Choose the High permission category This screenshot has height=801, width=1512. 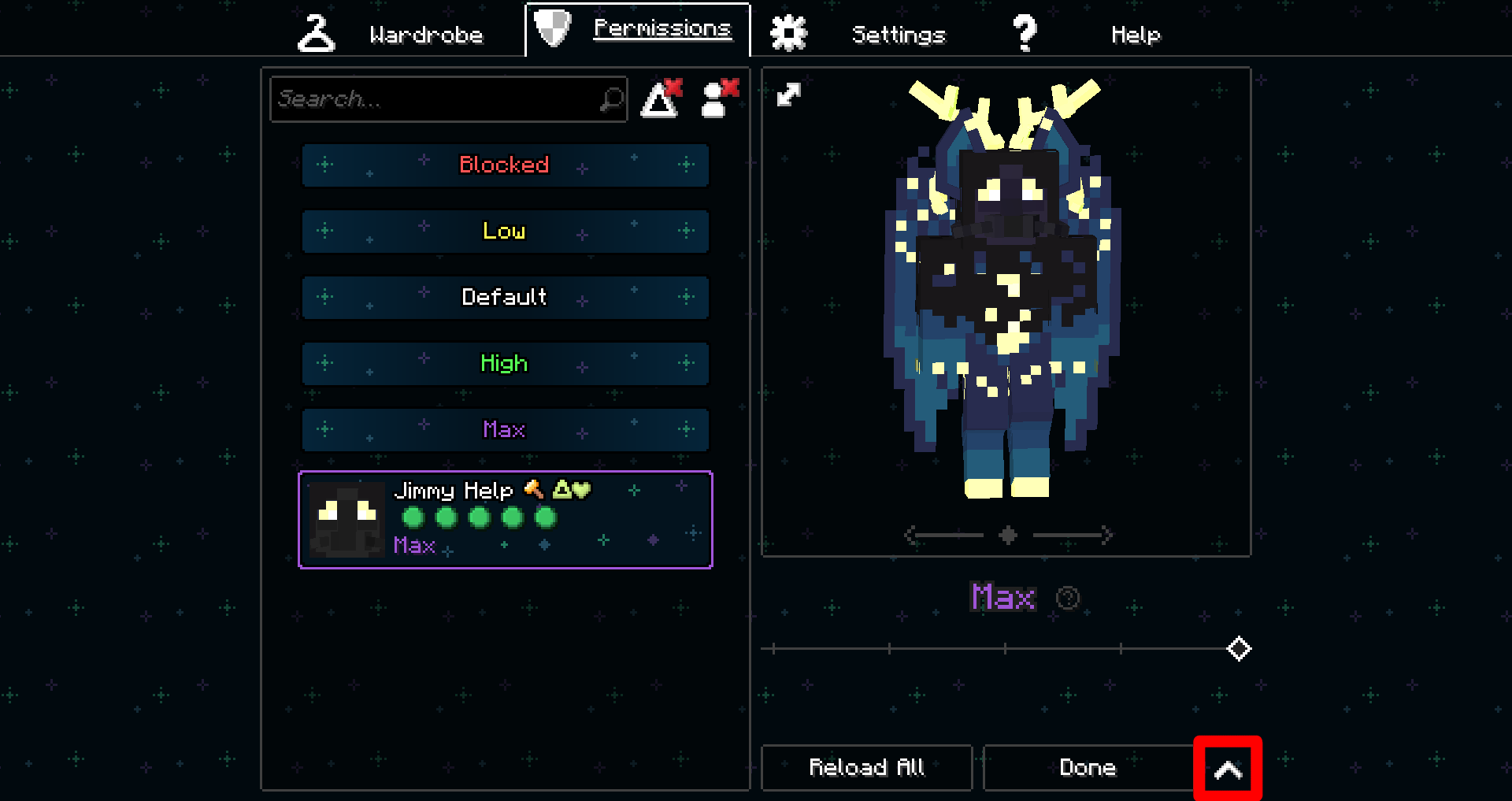(505, 364)
